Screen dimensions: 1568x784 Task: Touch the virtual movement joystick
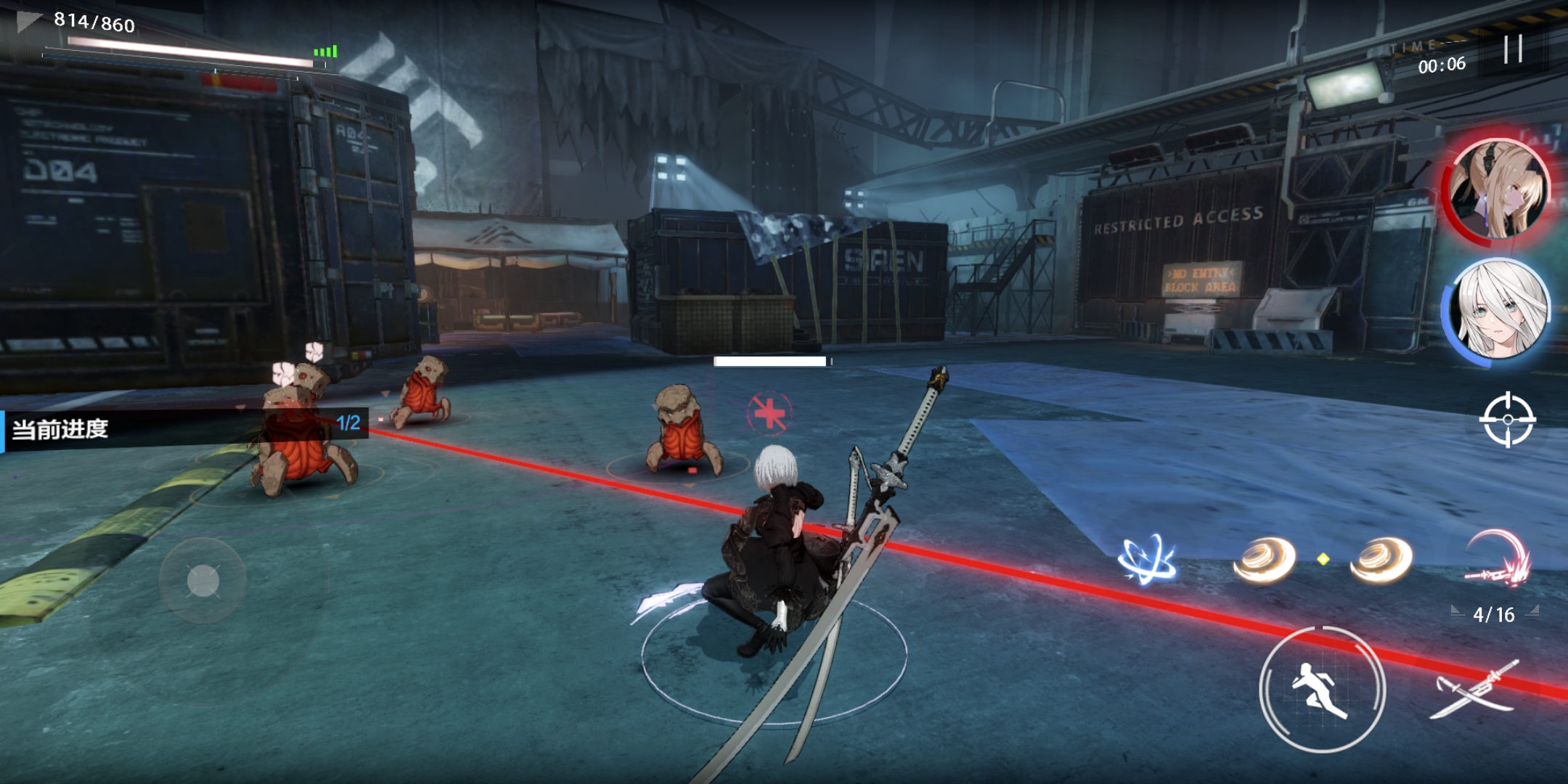[x=203, y=581]
